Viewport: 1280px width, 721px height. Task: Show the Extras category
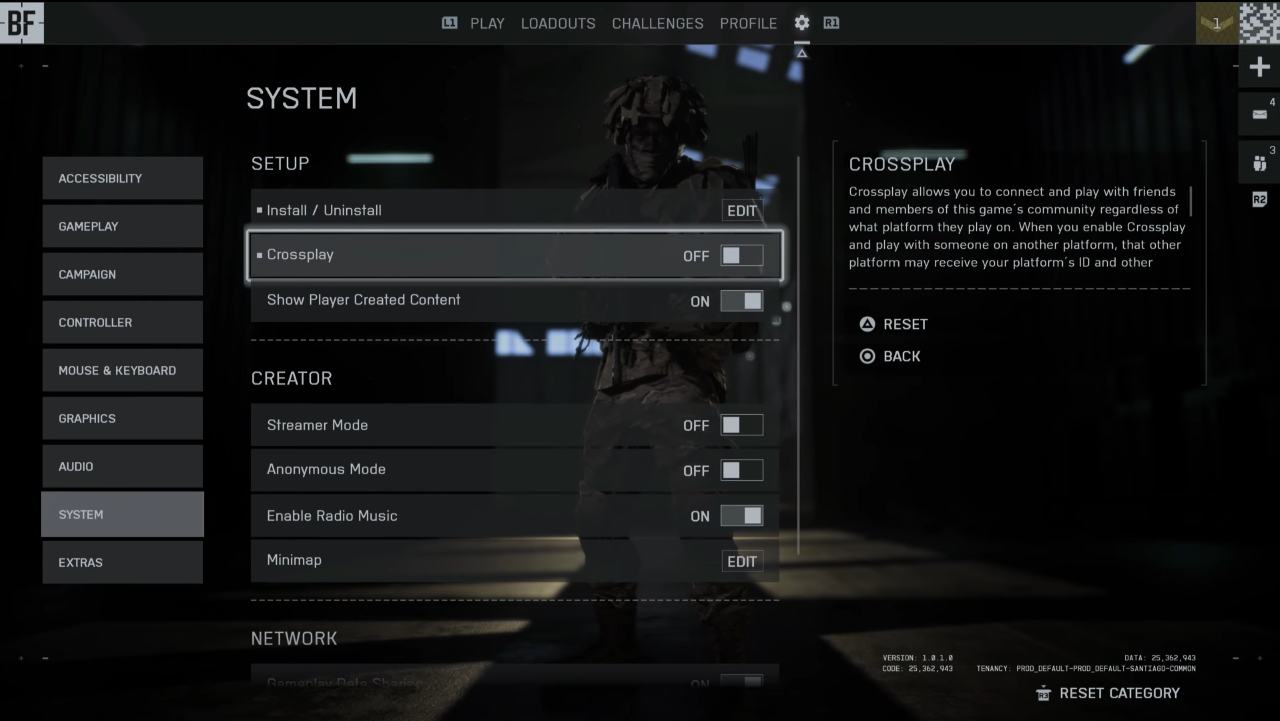click(122, 562)
